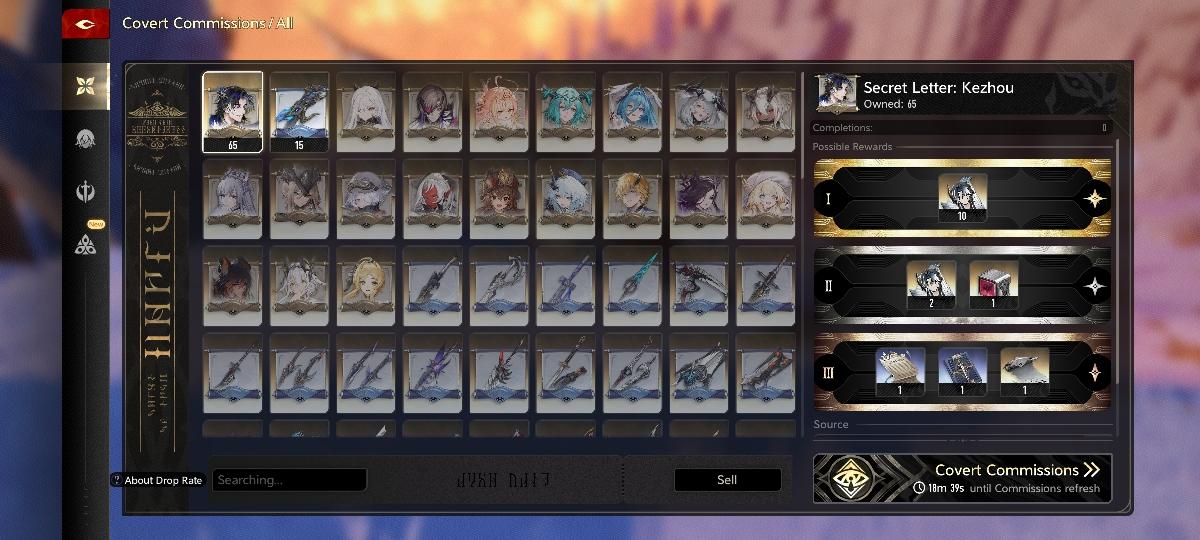Click the Completions info row

coord(961,128)
